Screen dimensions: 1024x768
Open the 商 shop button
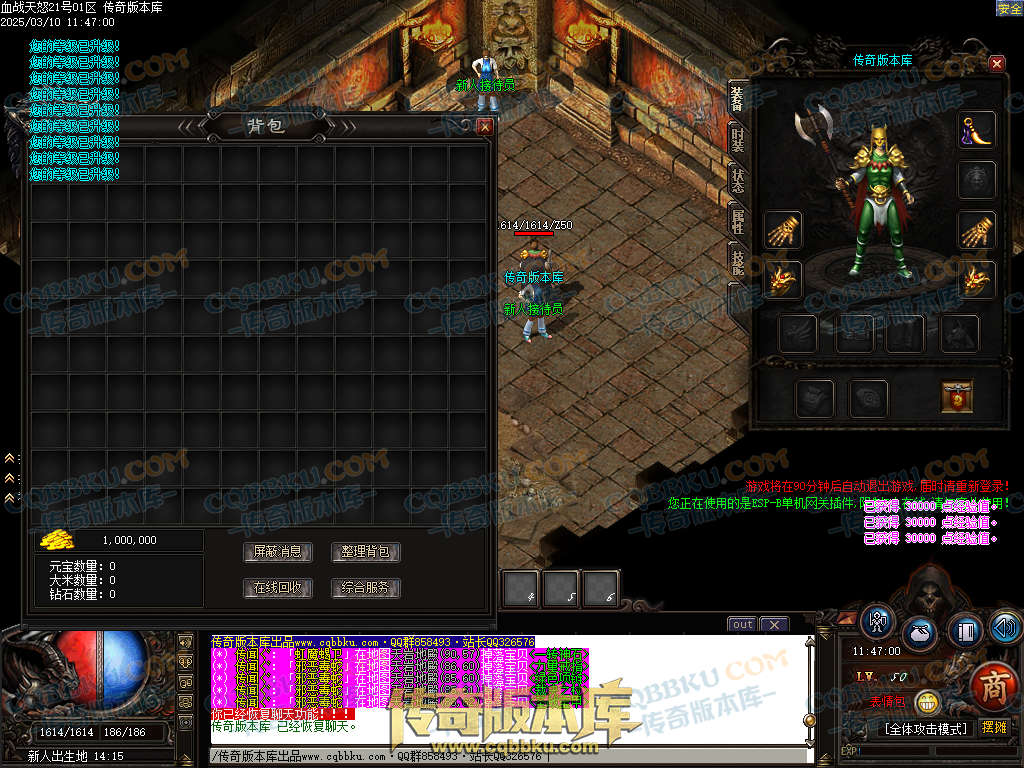tap(992, 686)
